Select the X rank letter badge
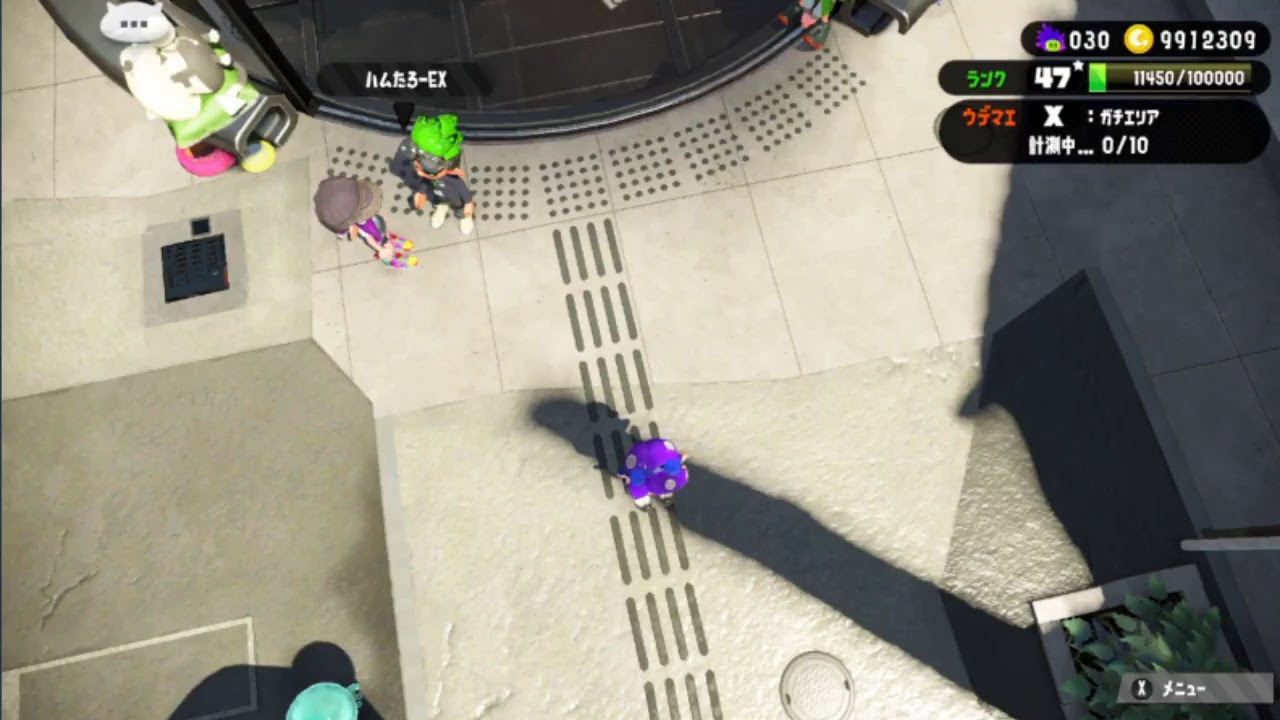This screenshot has height=720, width=1280. coord(1054,118)
